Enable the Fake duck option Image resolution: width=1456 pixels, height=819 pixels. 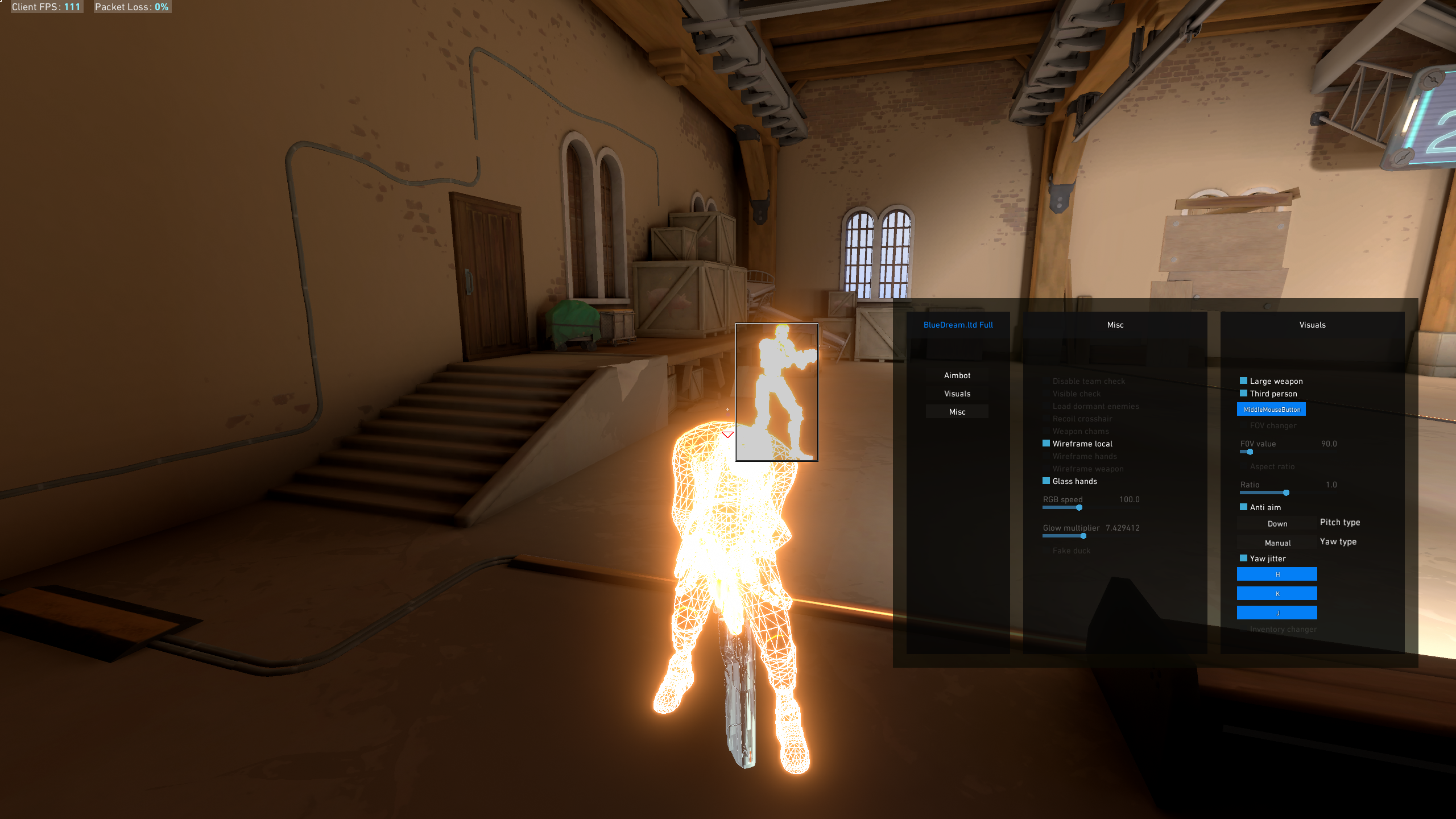pos(1046,551)
